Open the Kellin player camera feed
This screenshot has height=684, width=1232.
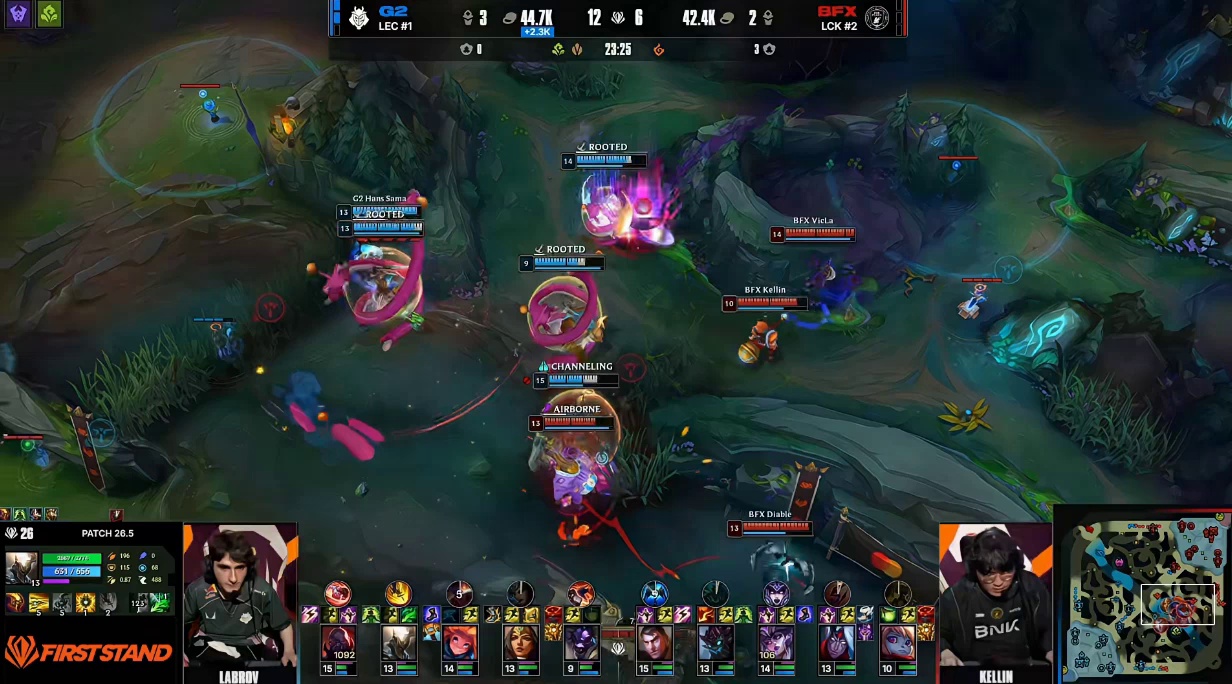coord(995,596)
